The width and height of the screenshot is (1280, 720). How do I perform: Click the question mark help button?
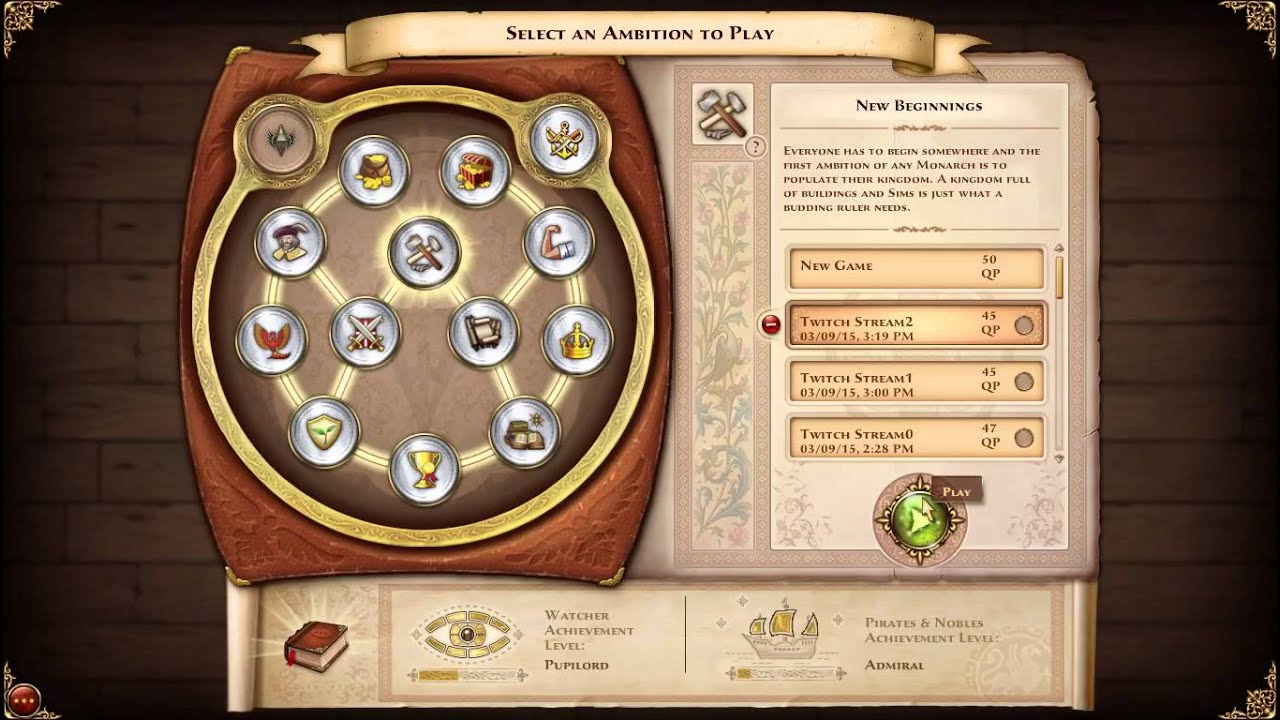pos(758,147)
